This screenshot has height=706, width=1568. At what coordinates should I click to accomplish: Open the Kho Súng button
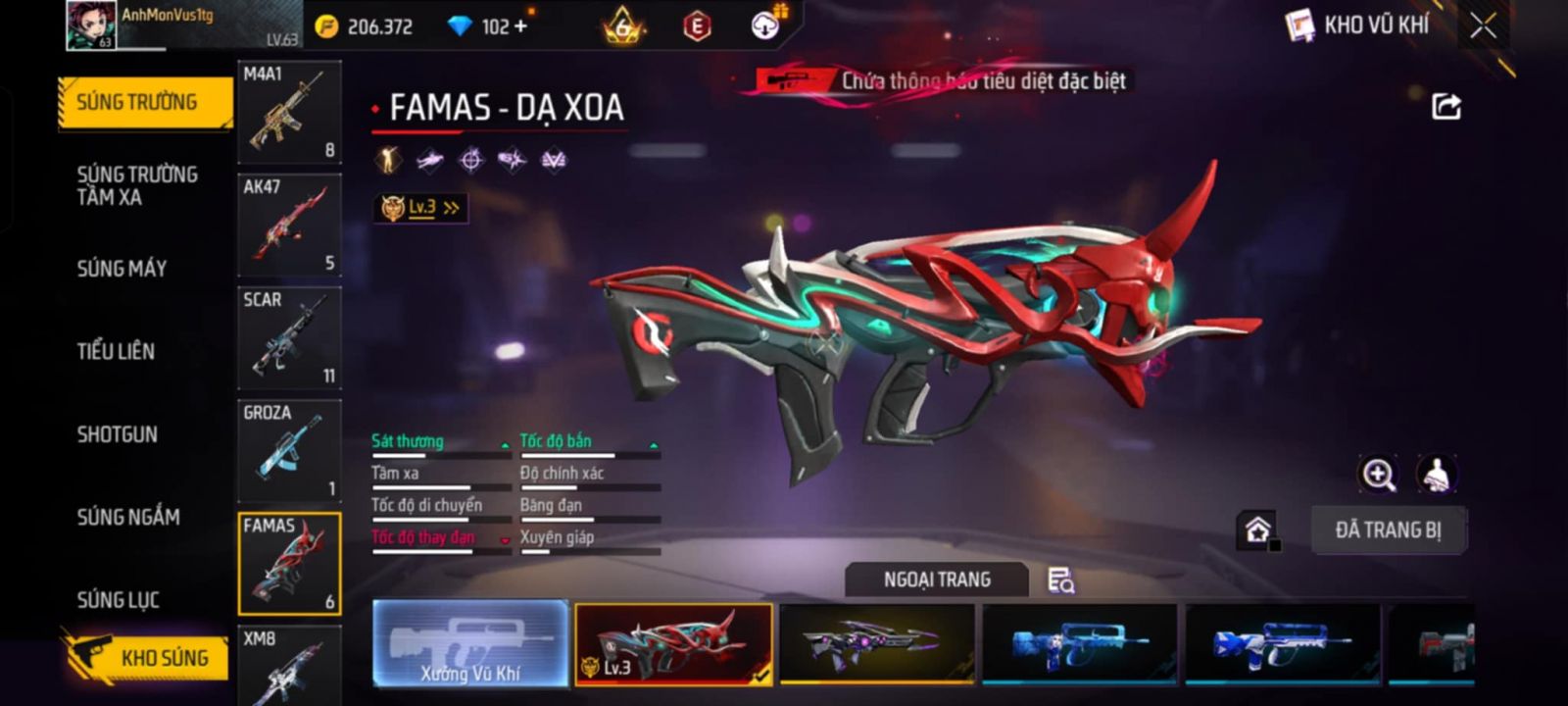click(x=147, y=657)
